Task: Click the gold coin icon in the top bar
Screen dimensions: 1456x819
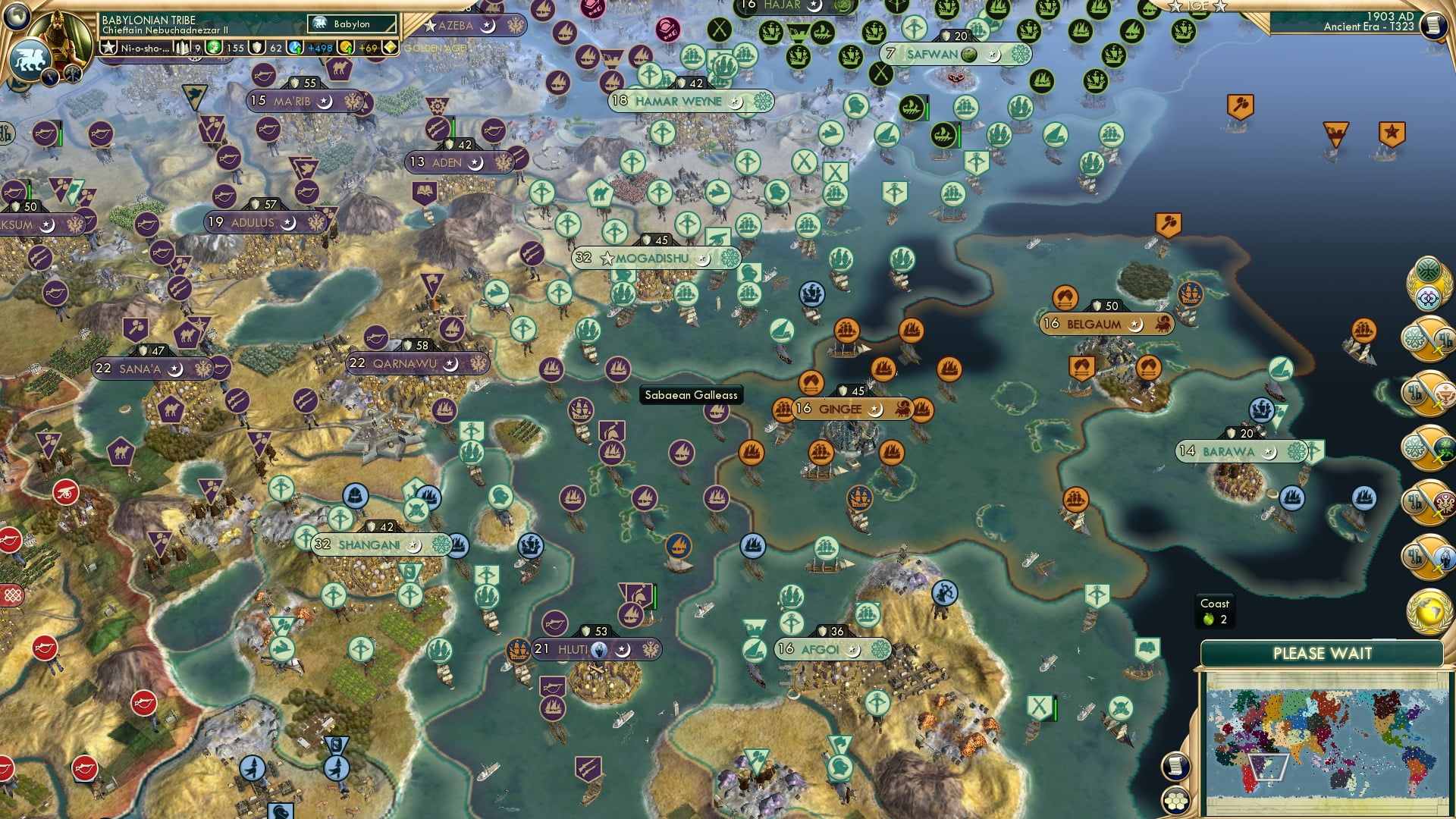Action: (x=346, y=47)
